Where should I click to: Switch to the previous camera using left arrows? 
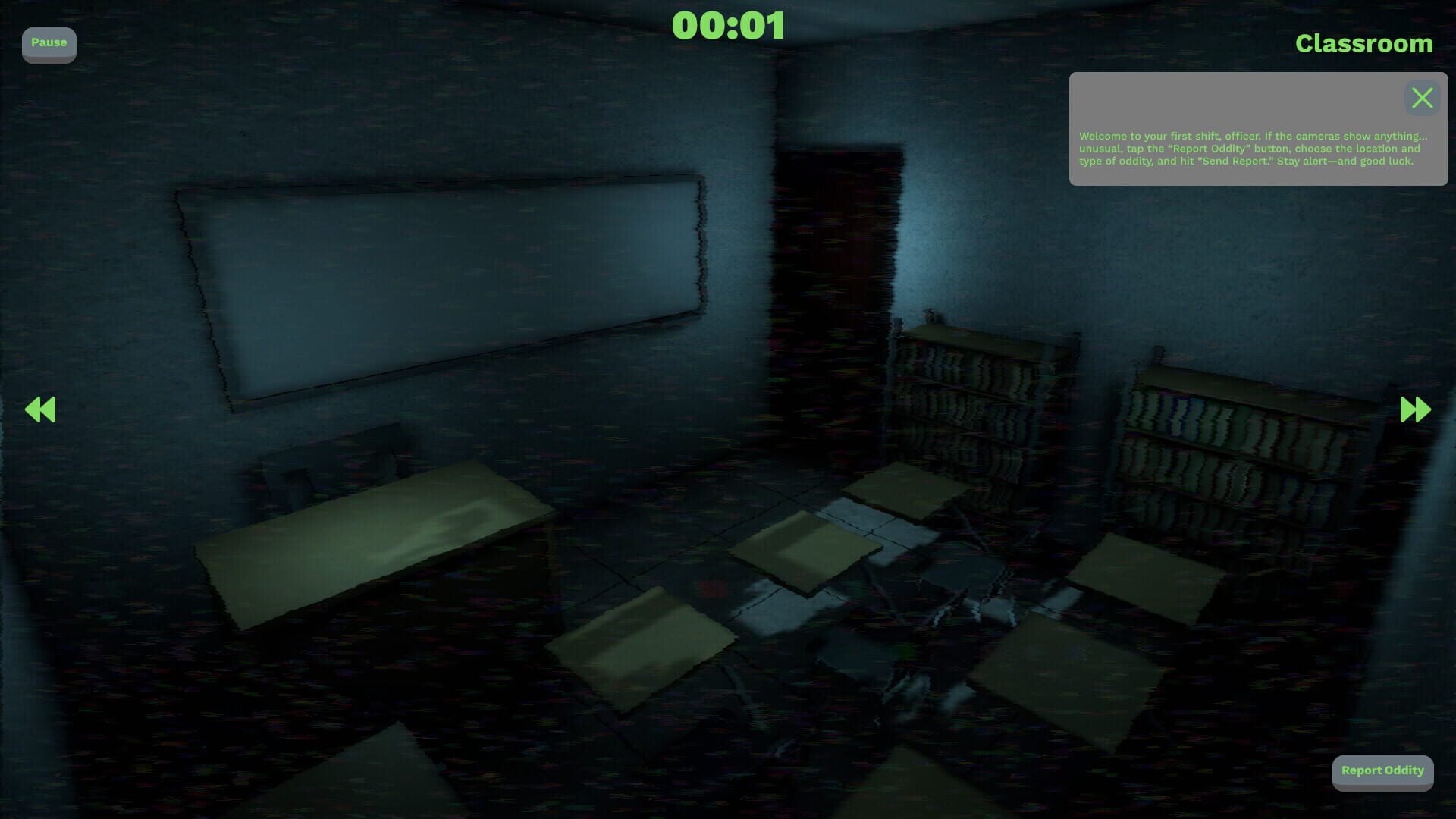point(40,409)
